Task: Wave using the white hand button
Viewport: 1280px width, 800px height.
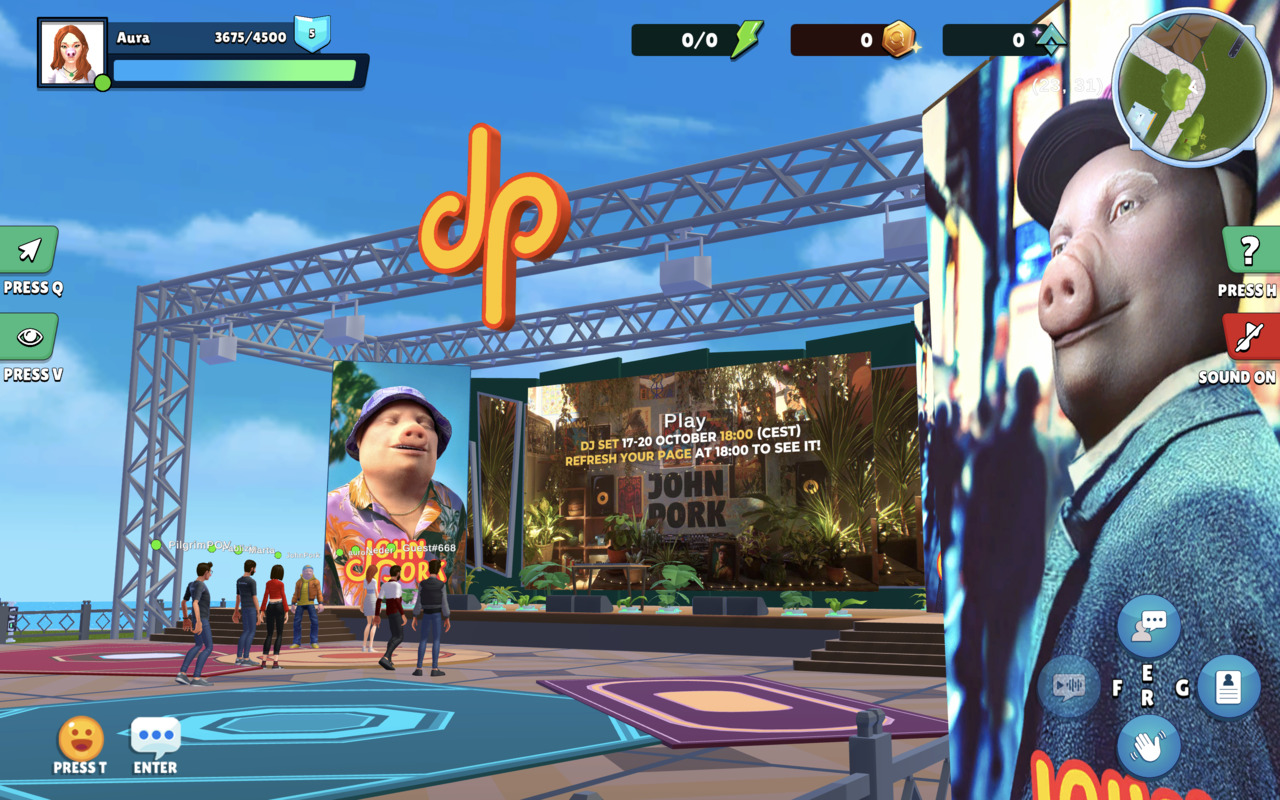Action: click(x=1148, y=747)
